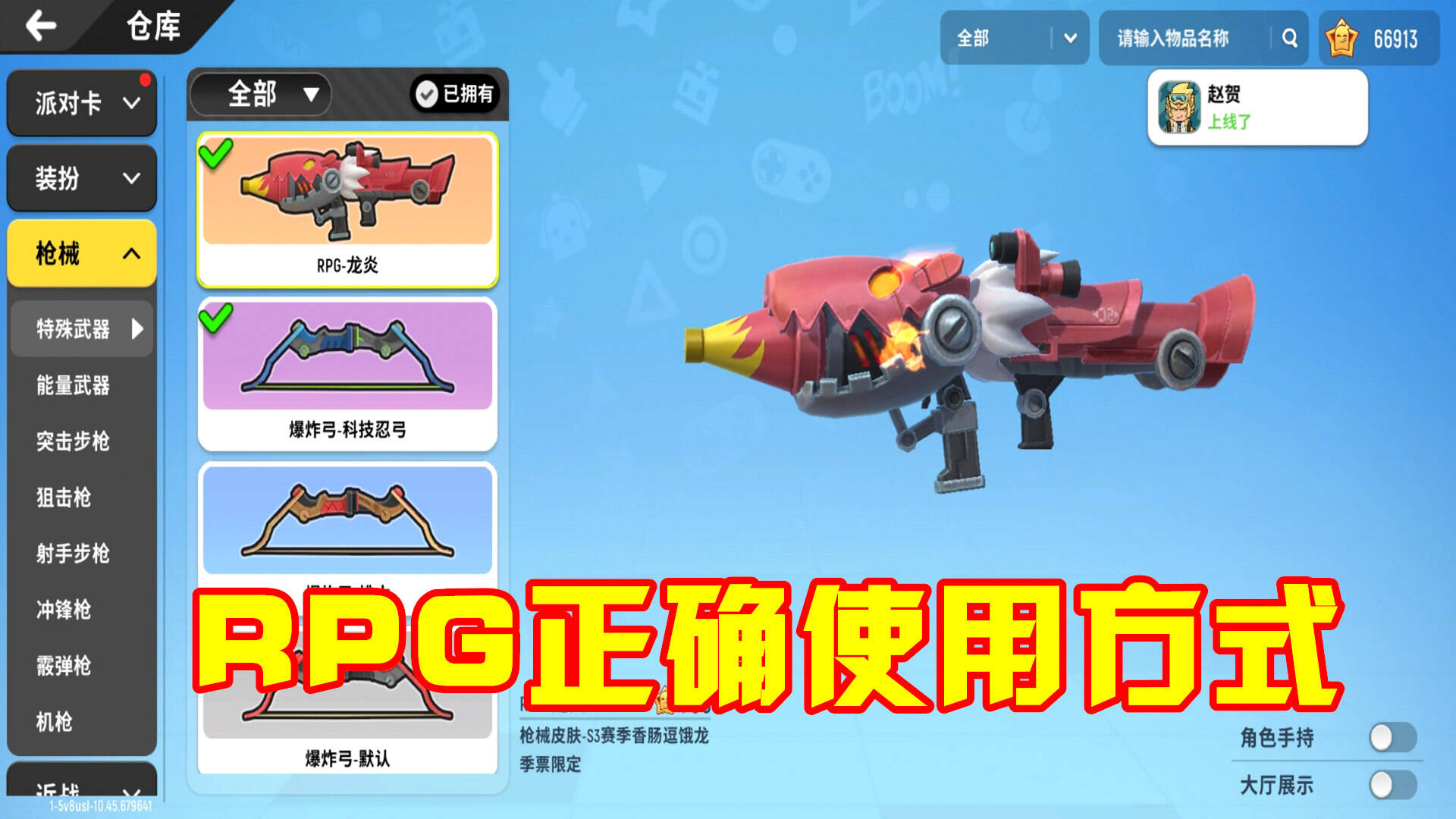Switch to the 特殊武器 tab
1456x819 pixels.
click(x=76, y=328)
